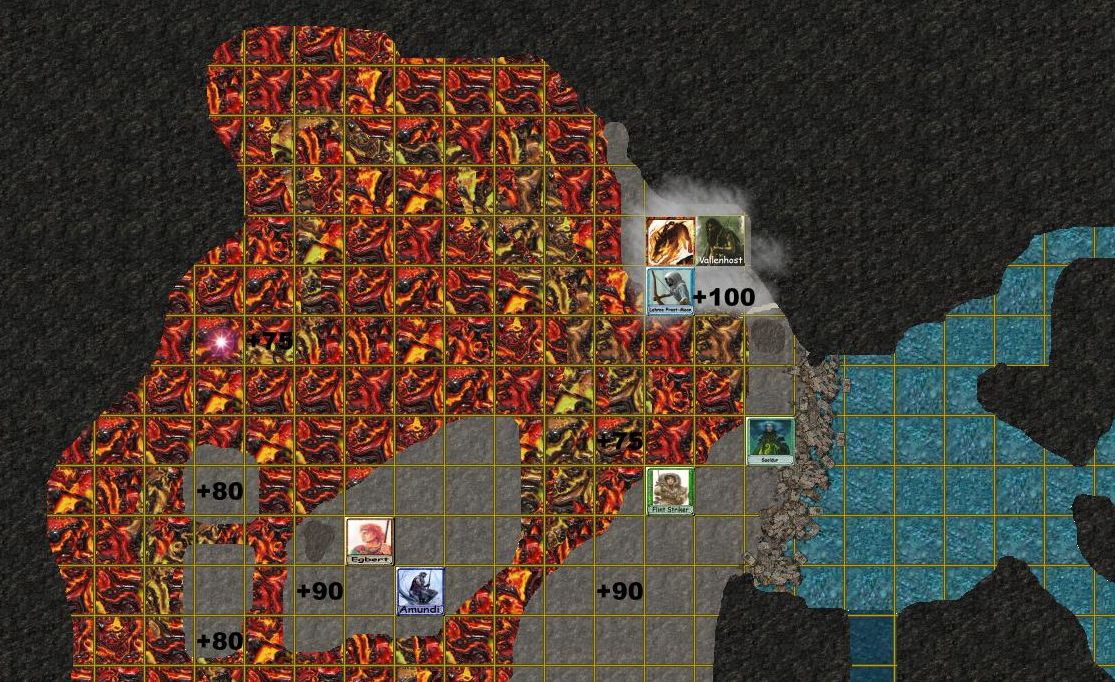1115x682 pixels.
Task: Choose the green-bordered Saeldur token
Action: (x=770, y=441)
